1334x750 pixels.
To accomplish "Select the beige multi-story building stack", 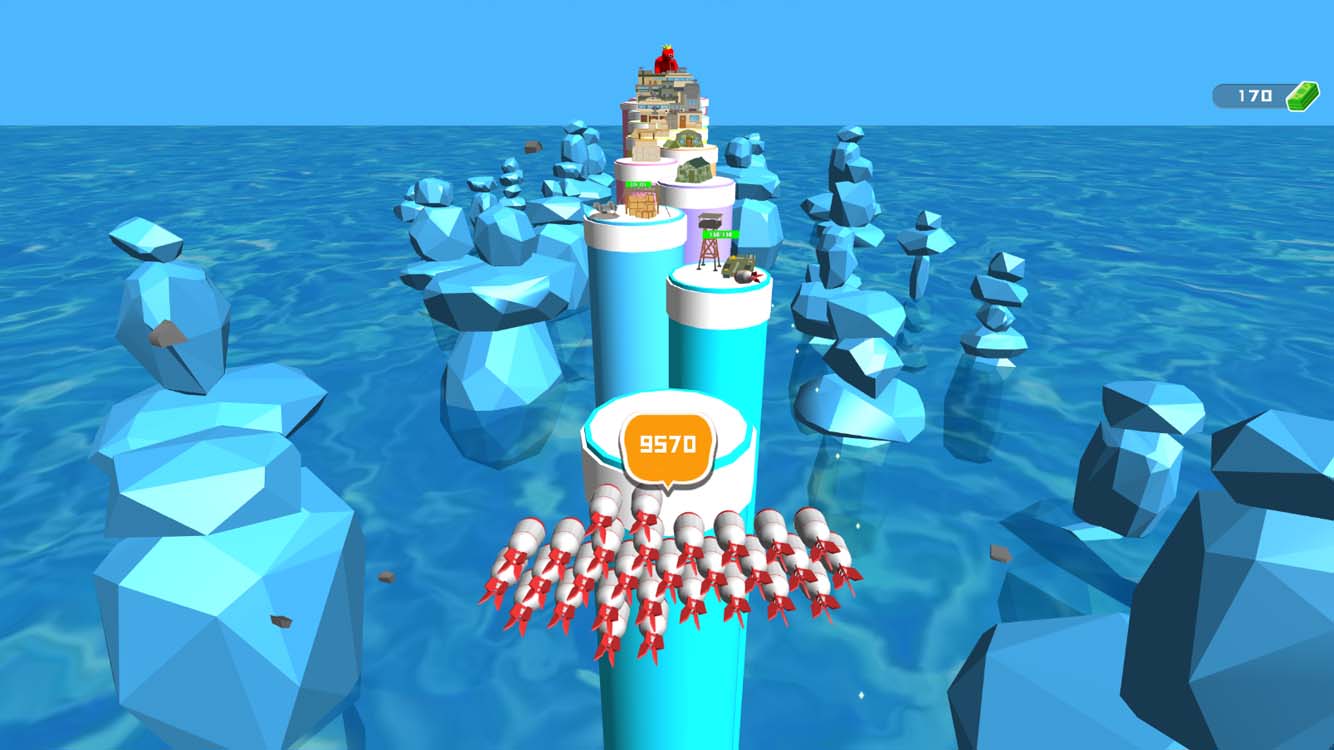I will pyautogui.click(x=665, y=100).
